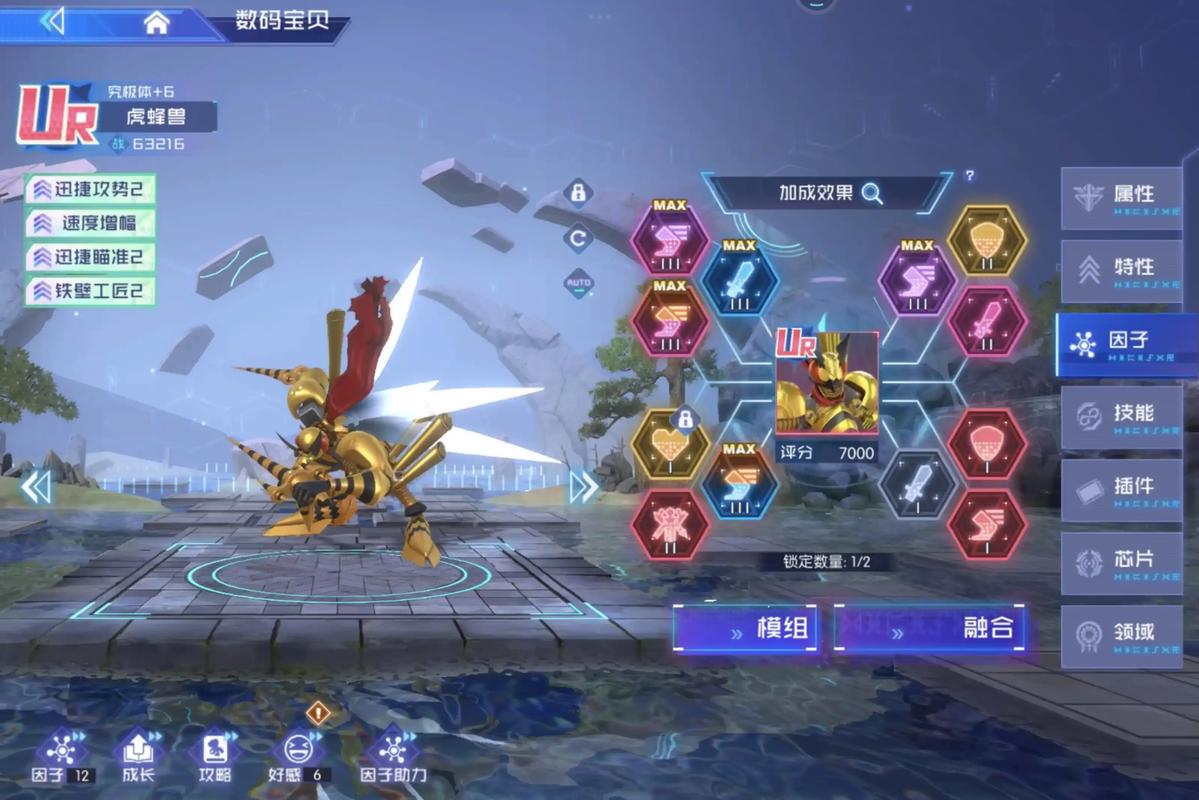
Task: Show 加成效果 bonus effects
Action: (x=829, y=193)
